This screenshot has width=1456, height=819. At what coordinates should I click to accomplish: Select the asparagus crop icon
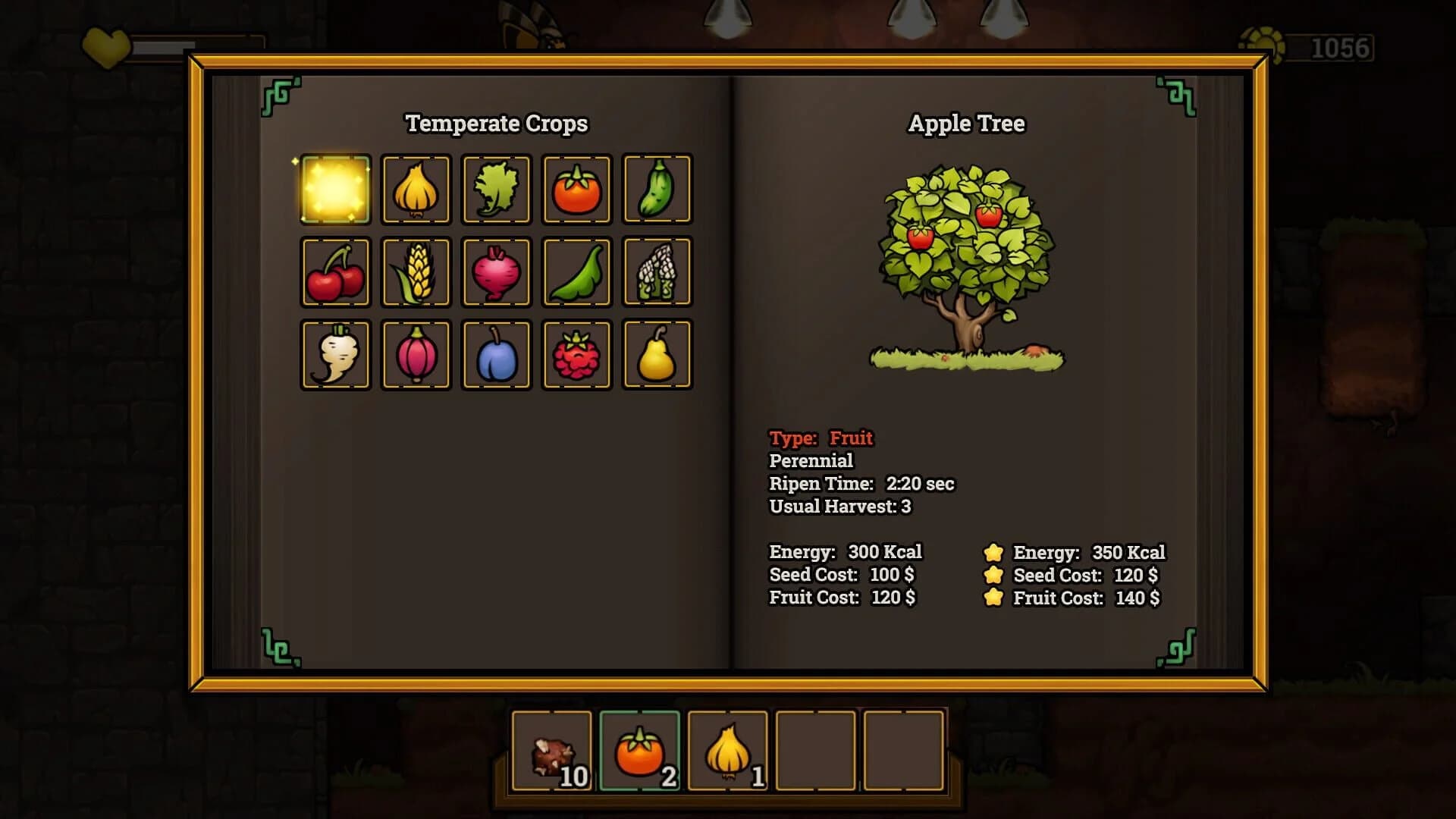[657, 271]
